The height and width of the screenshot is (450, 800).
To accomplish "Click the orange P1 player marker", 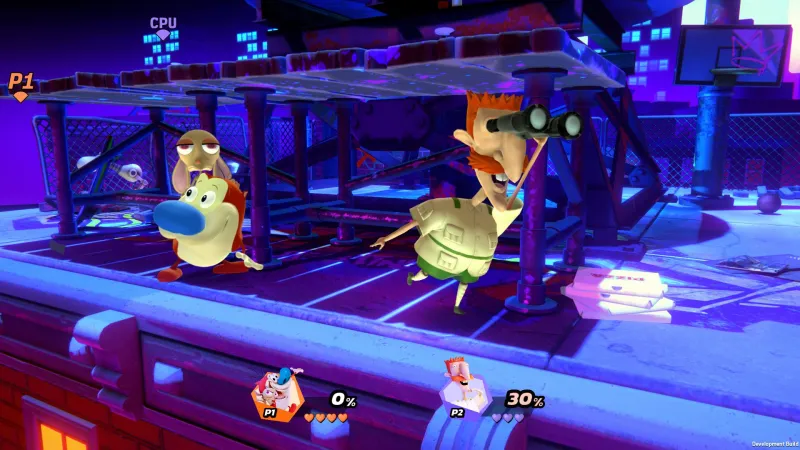I will [x=21, y=85].
